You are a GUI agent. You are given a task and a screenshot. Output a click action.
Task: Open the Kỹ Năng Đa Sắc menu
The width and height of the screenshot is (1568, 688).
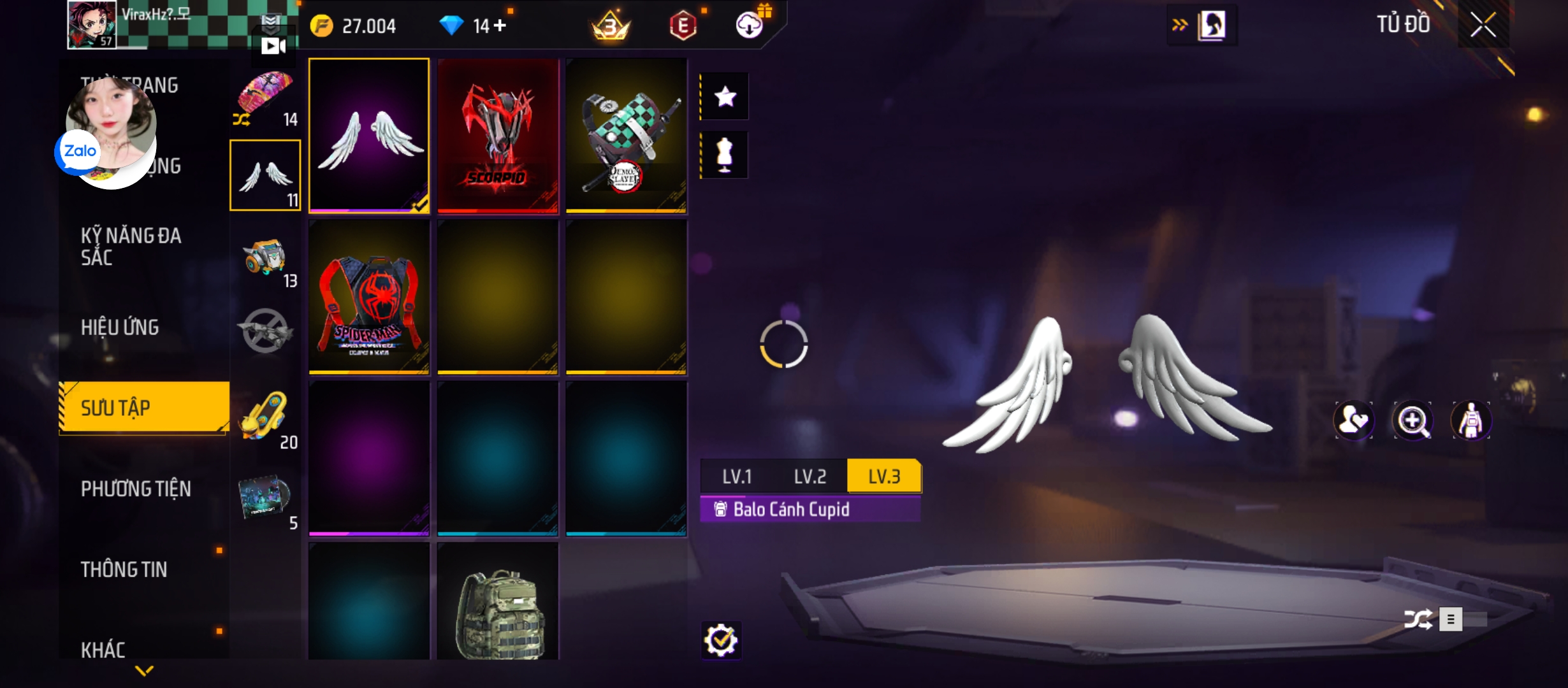[131, 247]
